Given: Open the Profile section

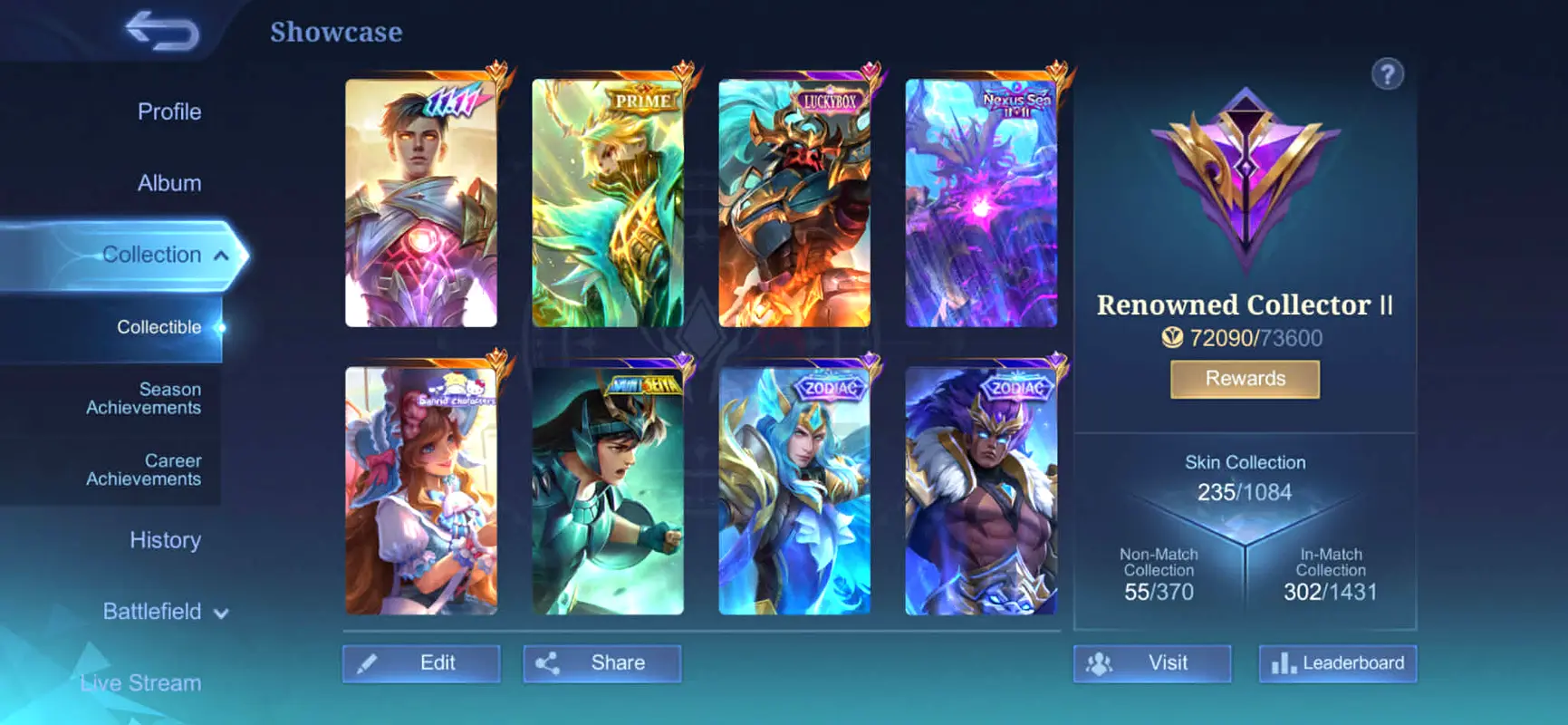Looking at the screenshot, I should click(x=168, y=111).
